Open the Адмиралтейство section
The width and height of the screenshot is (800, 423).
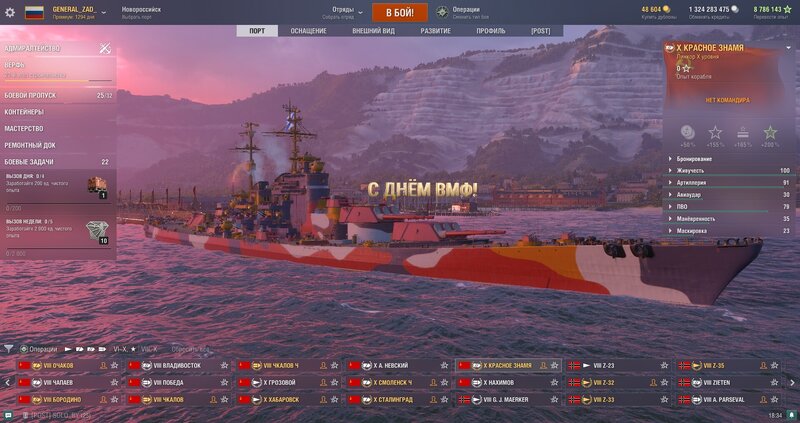[35, 48]
